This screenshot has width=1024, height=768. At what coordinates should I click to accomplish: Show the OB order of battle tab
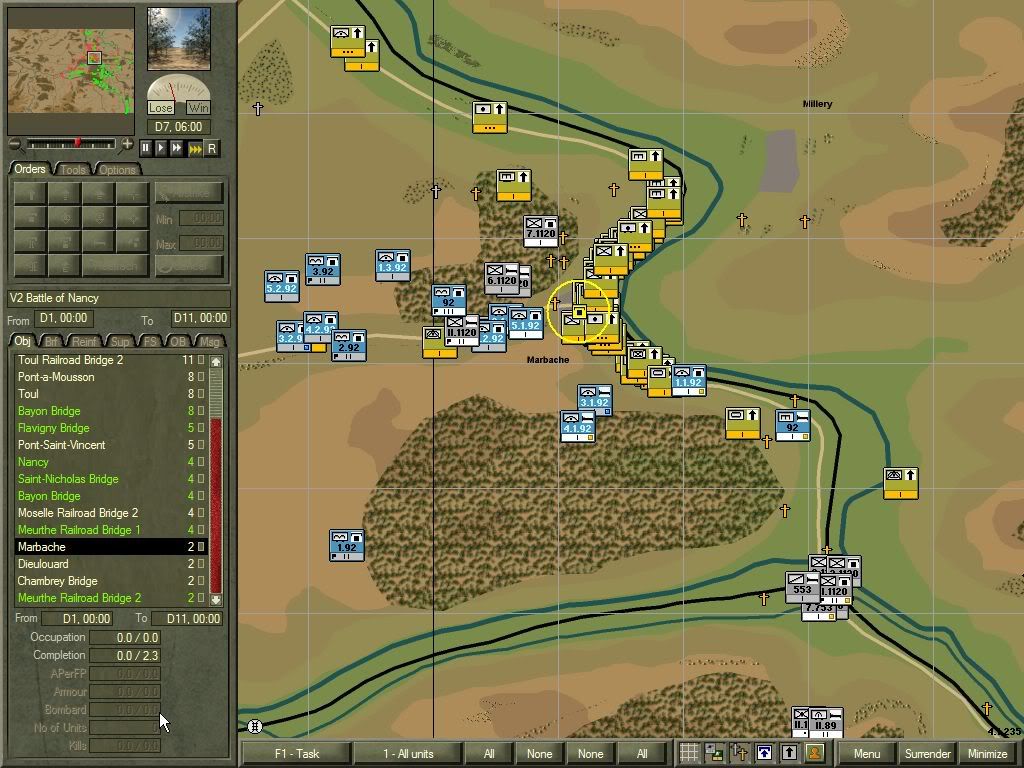179,342
